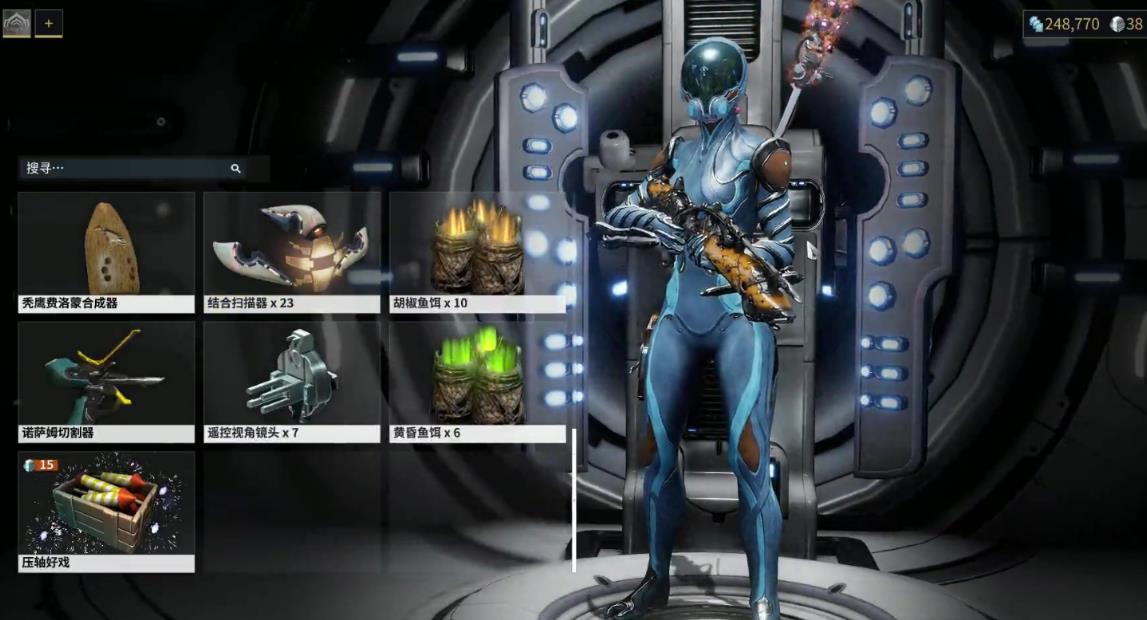The height and width of the screenshot is (620, 1147).
Task: Click the magnifier search icon
Action: (236, 169)
